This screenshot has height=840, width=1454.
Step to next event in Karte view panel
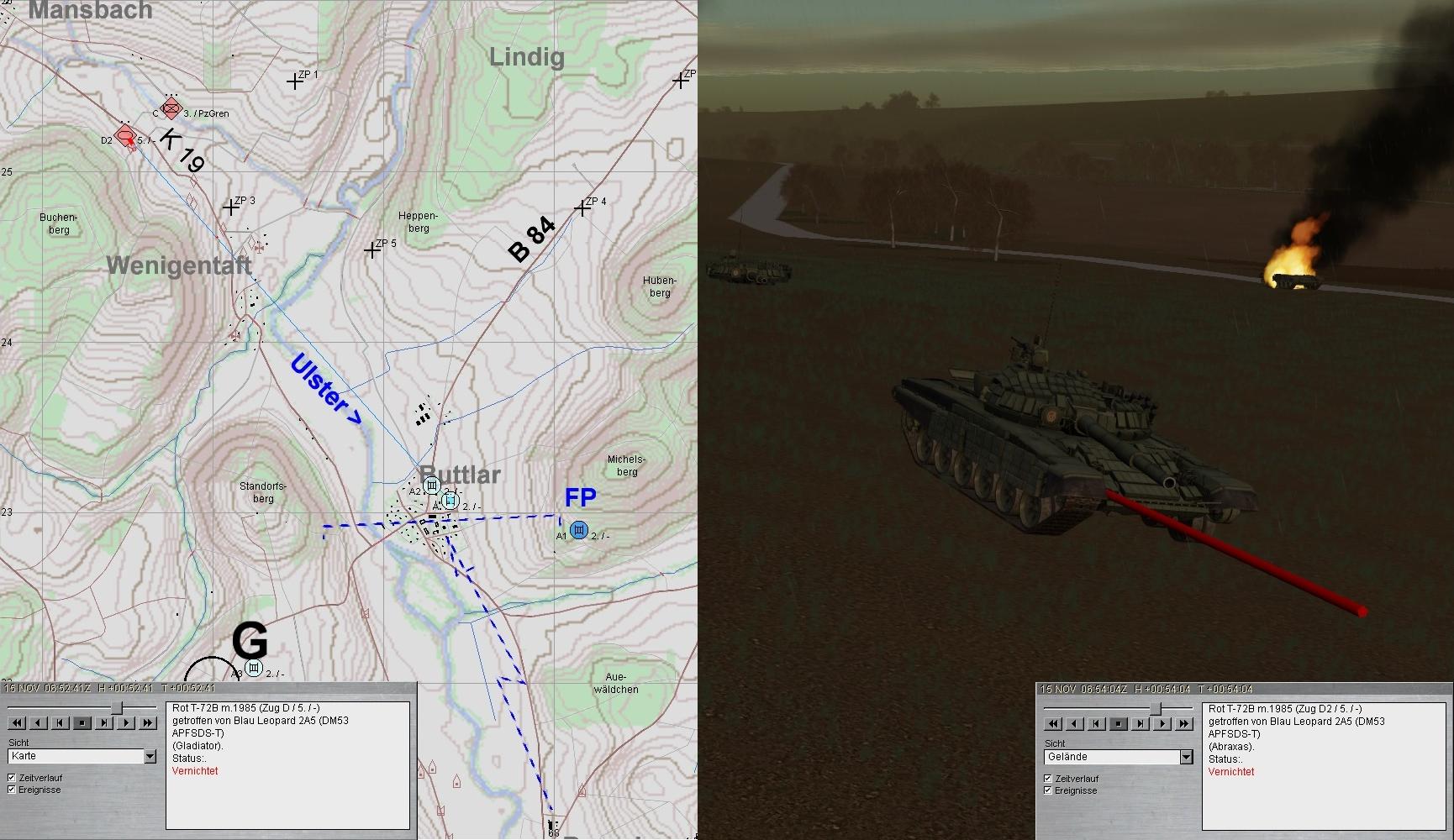coord(104,722)
